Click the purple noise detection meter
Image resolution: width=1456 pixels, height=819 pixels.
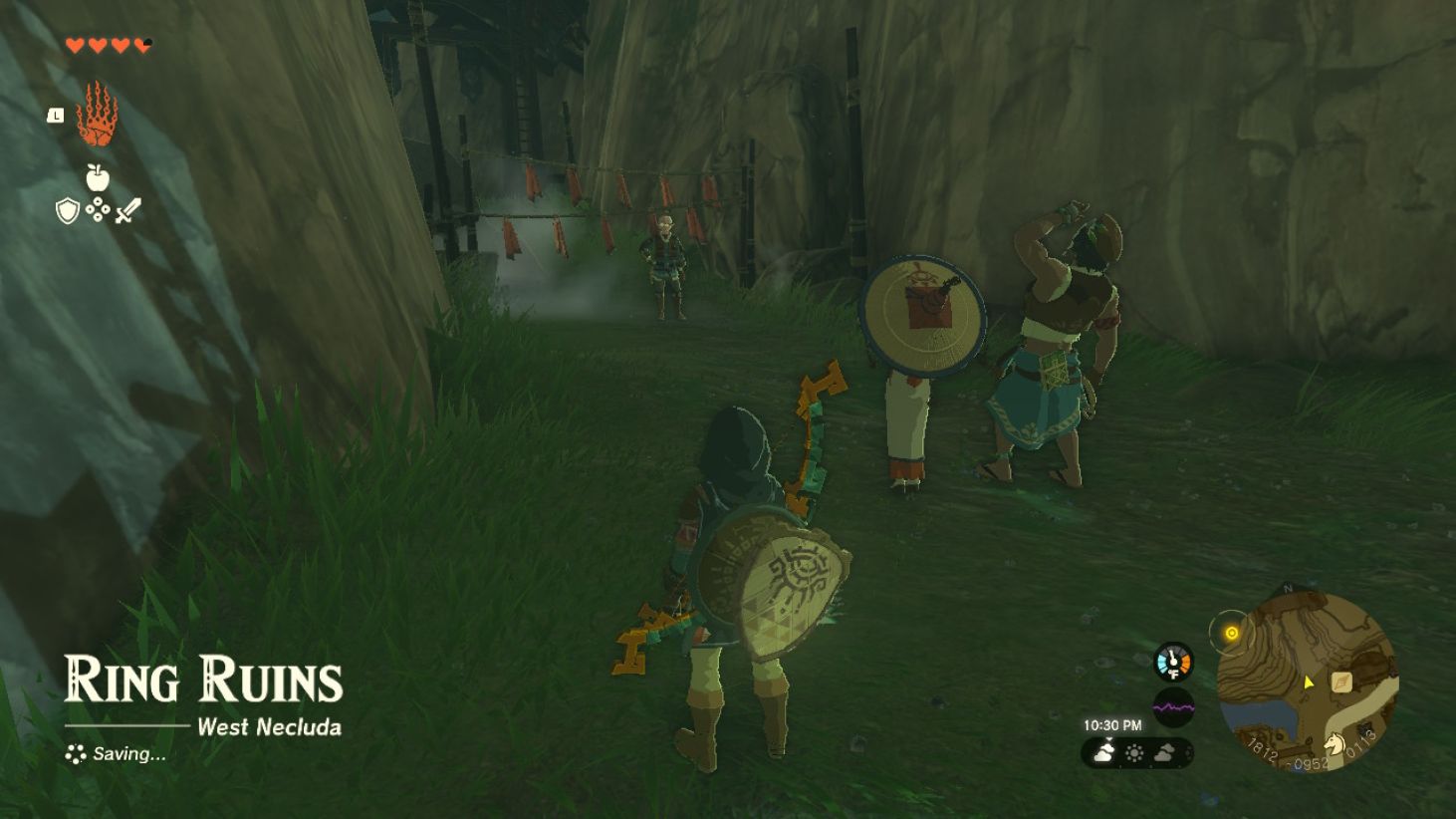click(x=1174, y=705)
